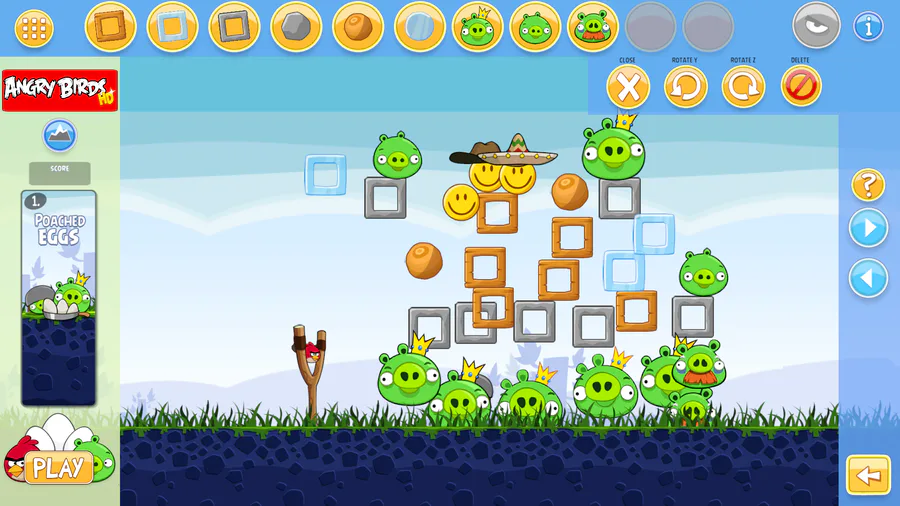The image size is (900, 506).
Task: Choose the hollow ice block piece
Action: coord(172,27)
